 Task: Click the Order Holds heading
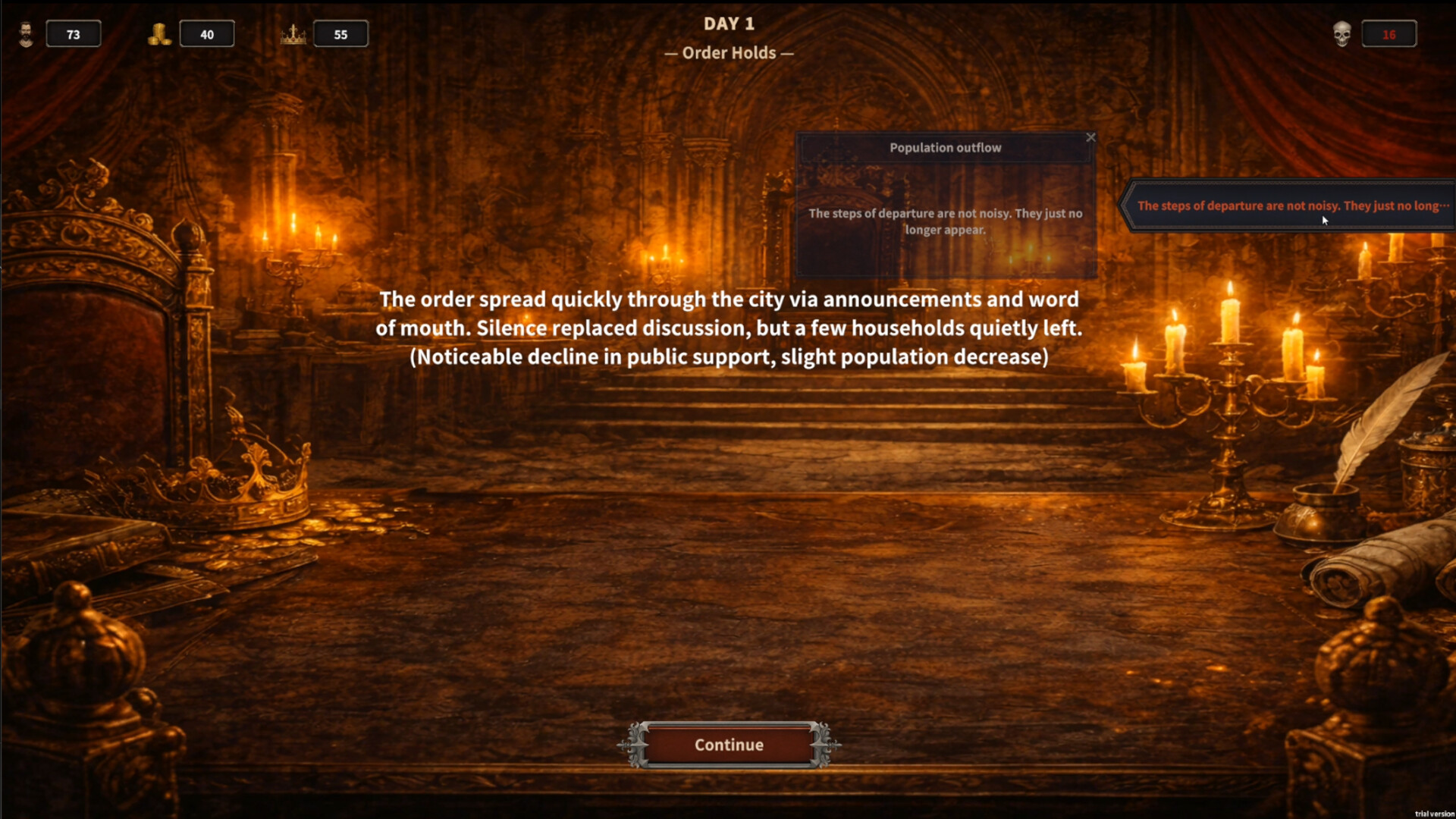click(729, 52)
